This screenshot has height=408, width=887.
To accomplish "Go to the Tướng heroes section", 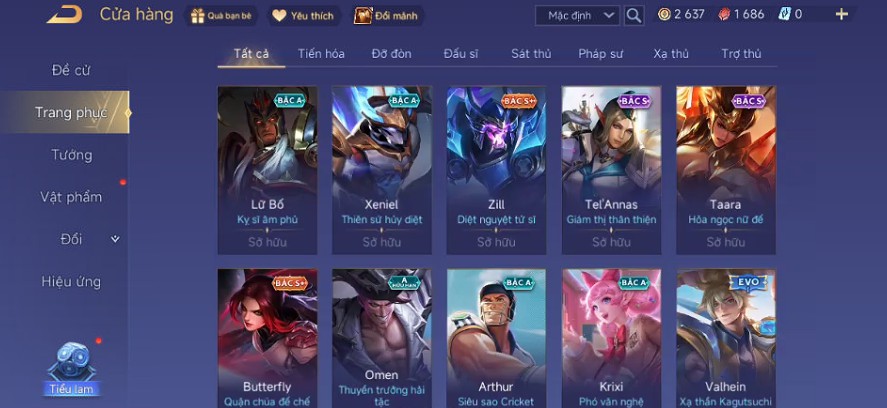I will pyautogui.click(x=72, y=155).
